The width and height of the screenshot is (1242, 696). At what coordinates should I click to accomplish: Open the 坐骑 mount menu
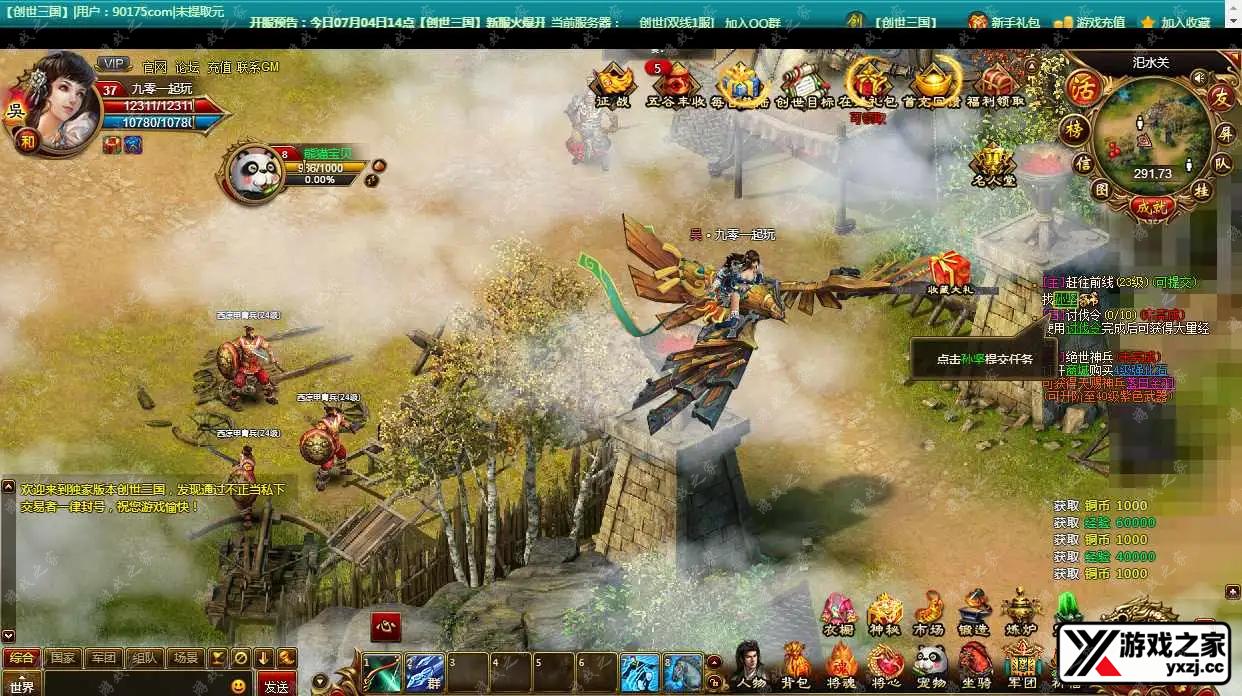[x=975, y=665]
